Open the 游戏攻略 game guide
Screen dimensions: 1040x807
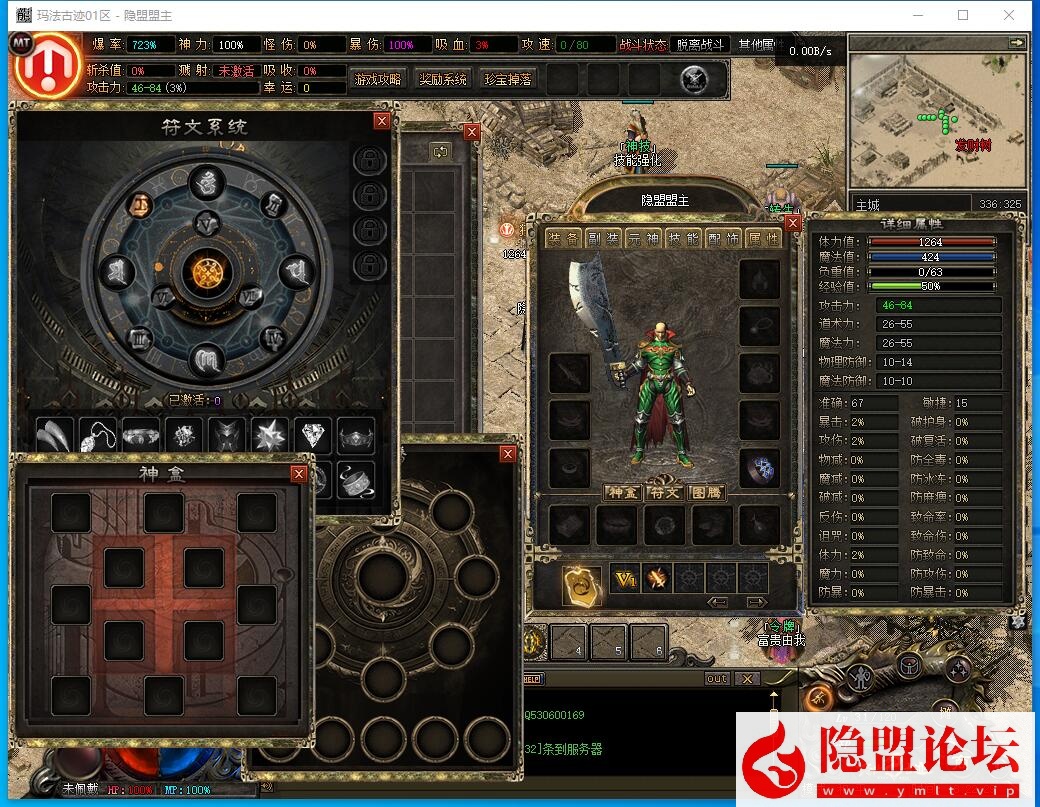378,80
